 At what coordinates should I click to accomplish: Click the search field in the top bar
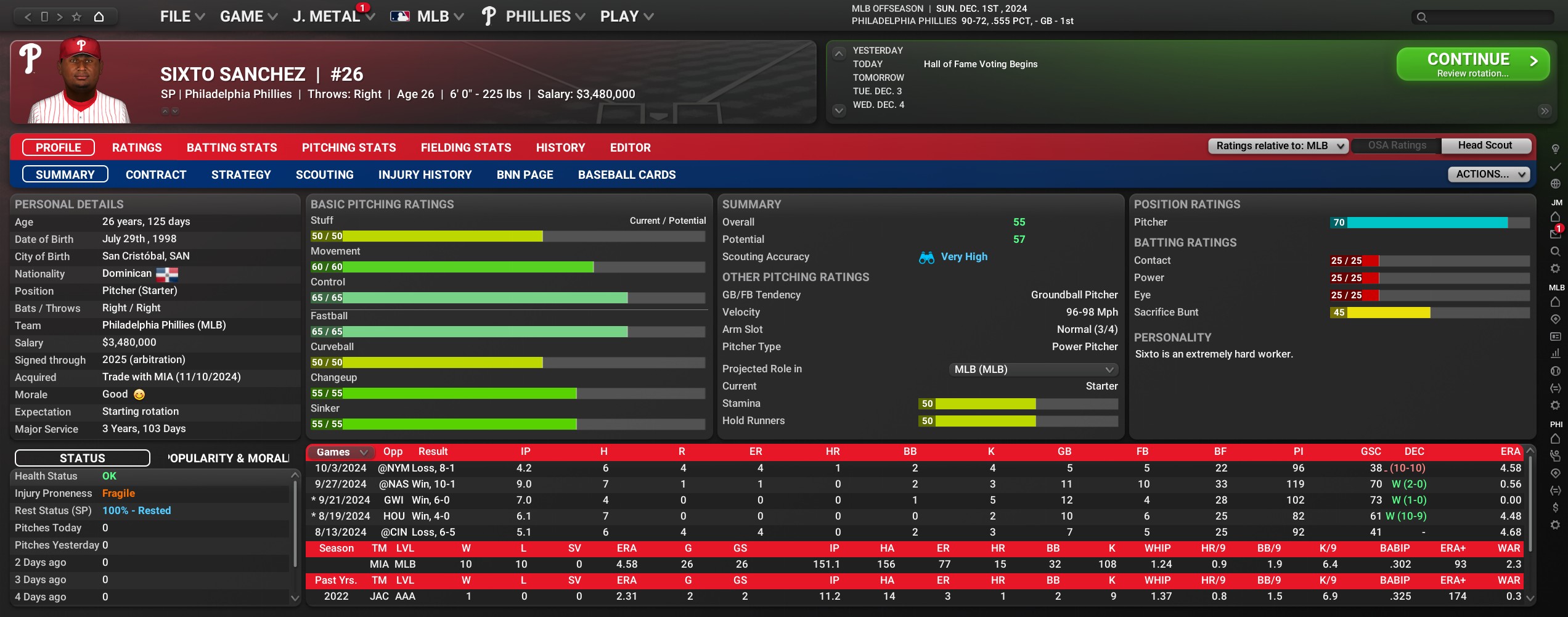click(x=1485, y=17)
